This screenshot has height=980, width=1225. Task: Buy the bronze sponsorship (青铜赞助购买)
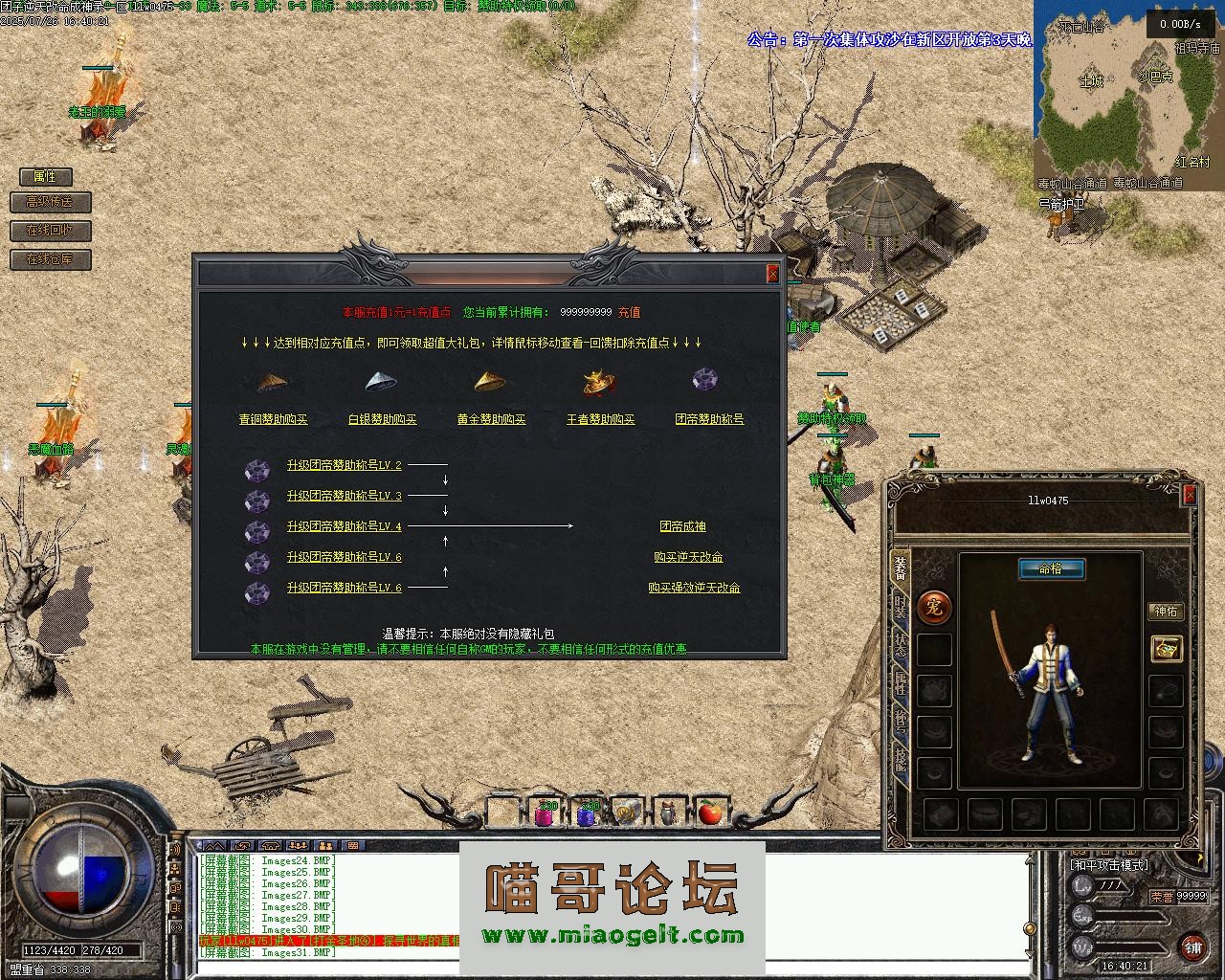click(x=274, y=419)
